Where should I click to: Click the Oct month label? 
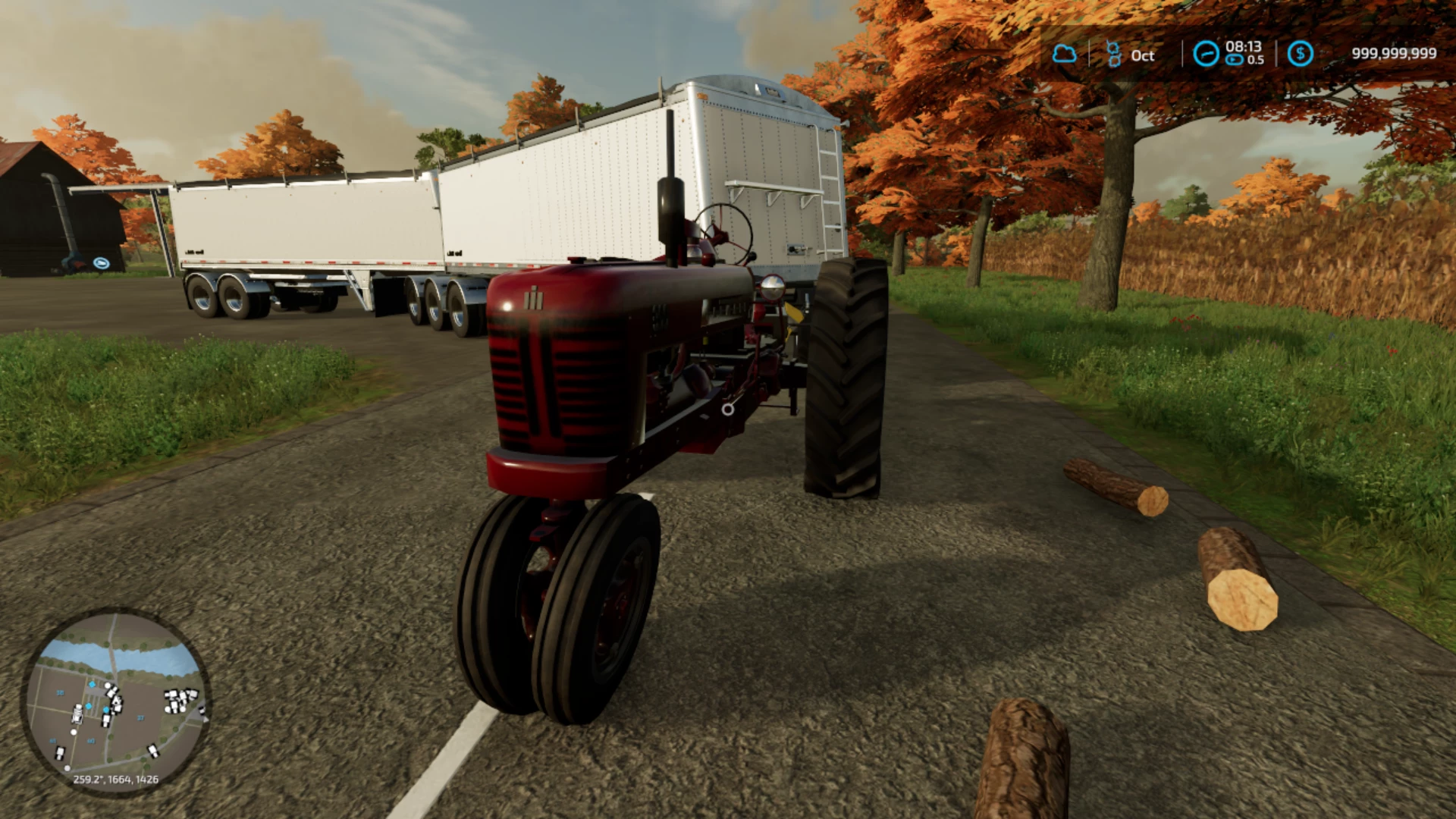pyautogui.click(x=1143, y=55)
